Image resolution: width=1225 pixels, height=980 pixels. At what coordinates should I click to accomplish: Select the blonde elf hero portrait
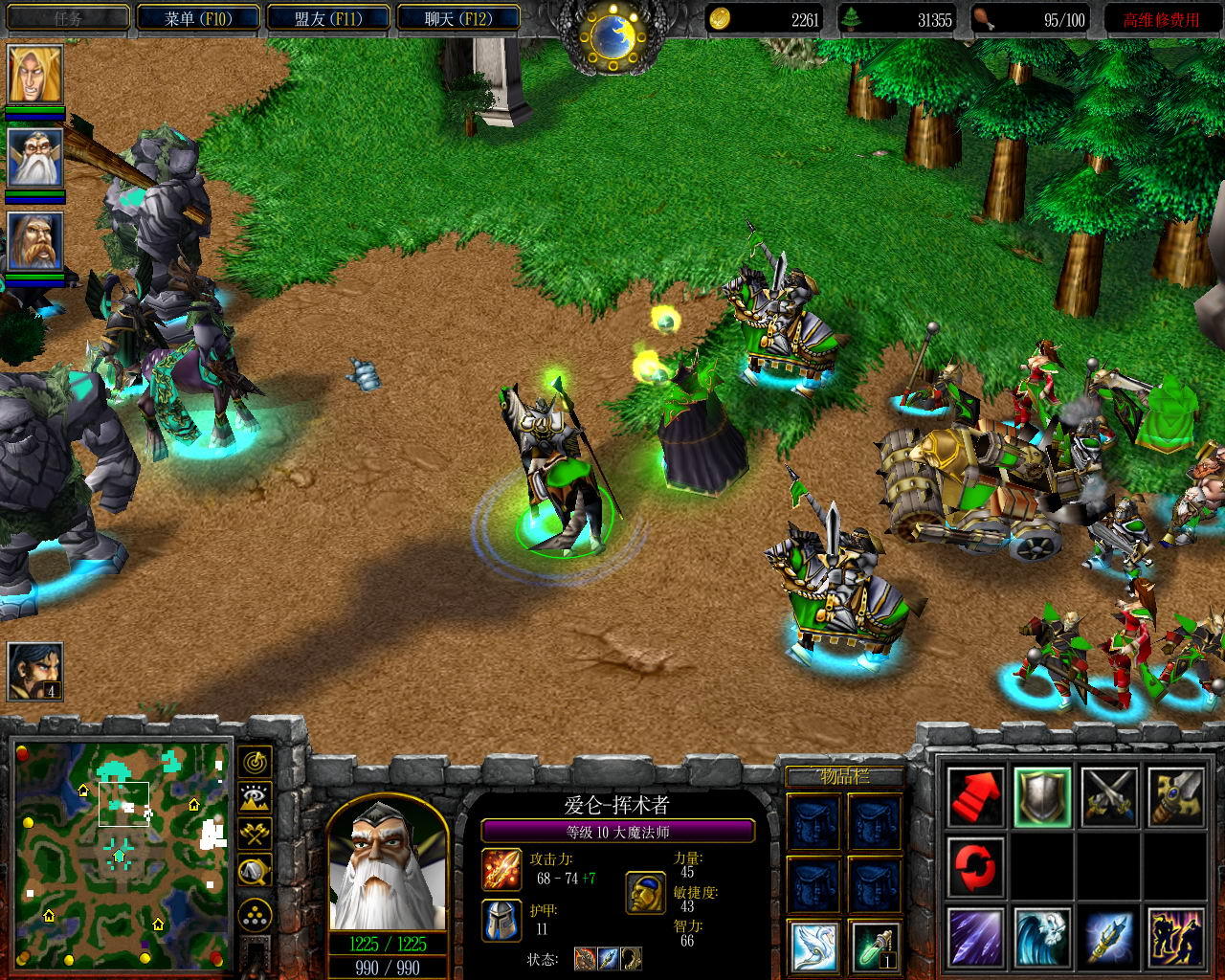[x=35, y=75]
